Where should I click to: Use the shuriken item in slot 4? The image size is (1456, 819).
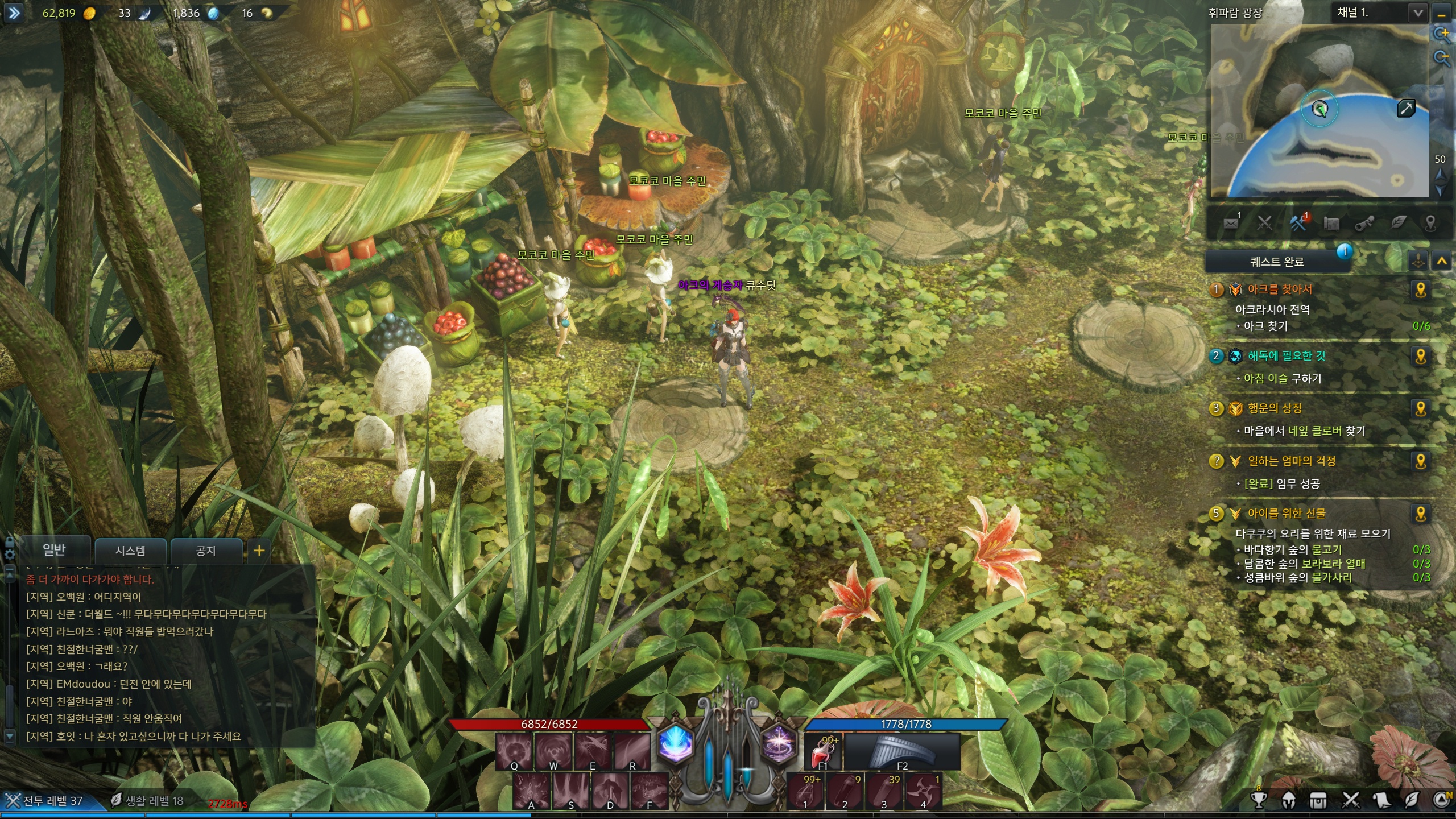click(x=923, y=791)
